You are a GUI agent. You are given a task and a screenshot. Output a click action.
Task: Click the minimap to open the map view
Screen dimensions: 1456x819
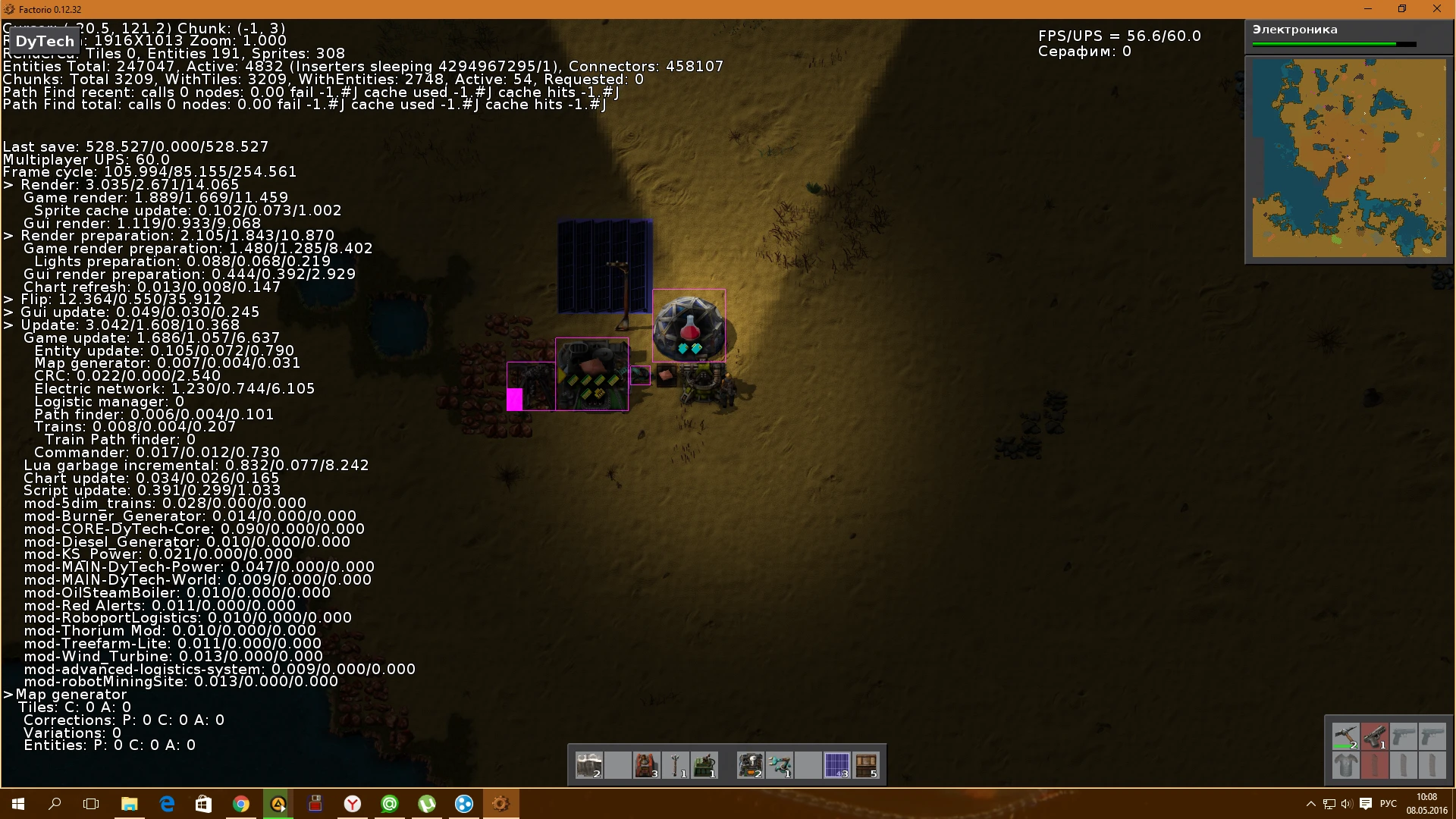[x=1350, y=159]
